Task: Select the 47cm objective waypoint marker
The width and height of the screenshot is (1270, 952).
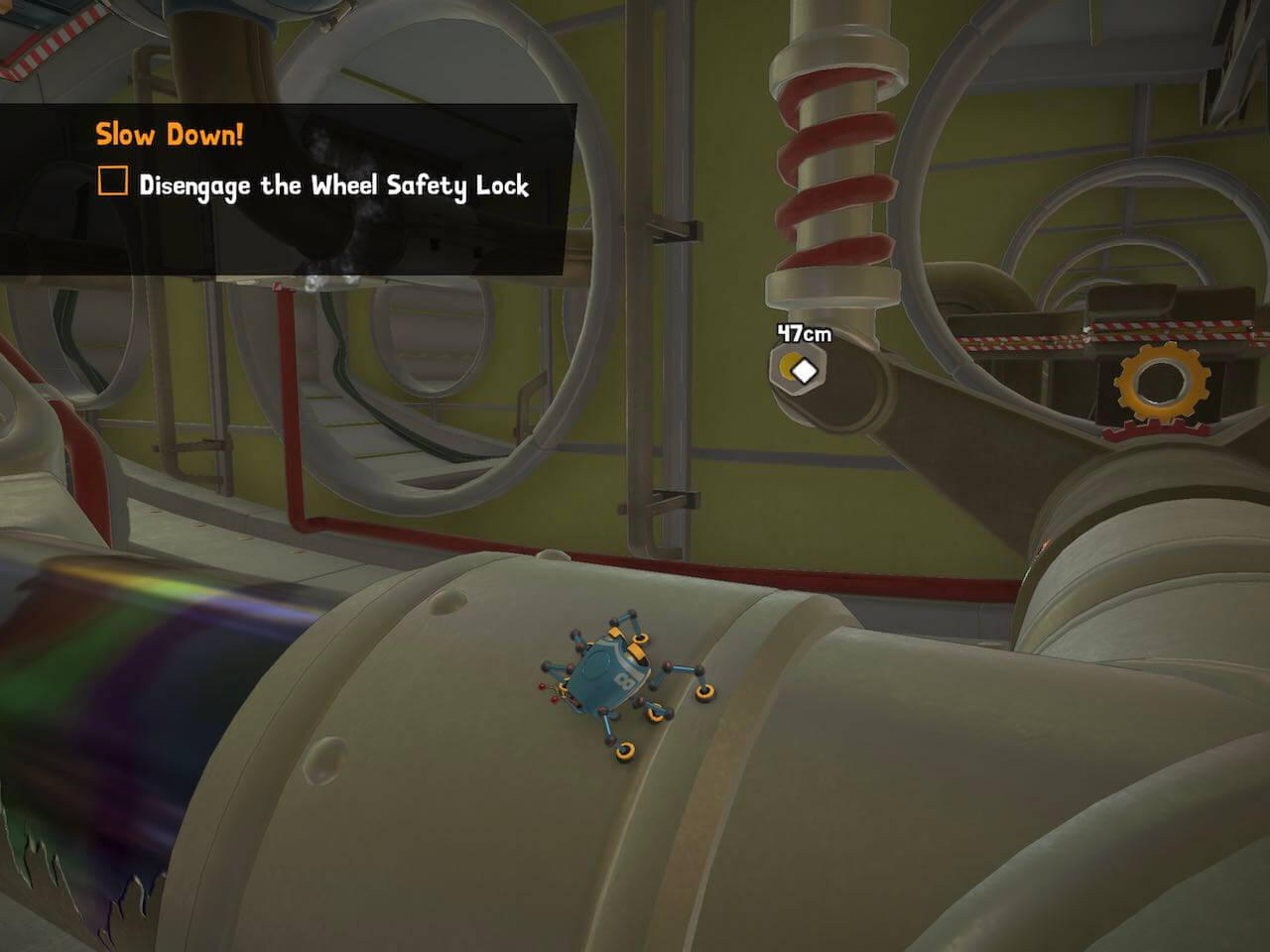Action: [800, 370]
